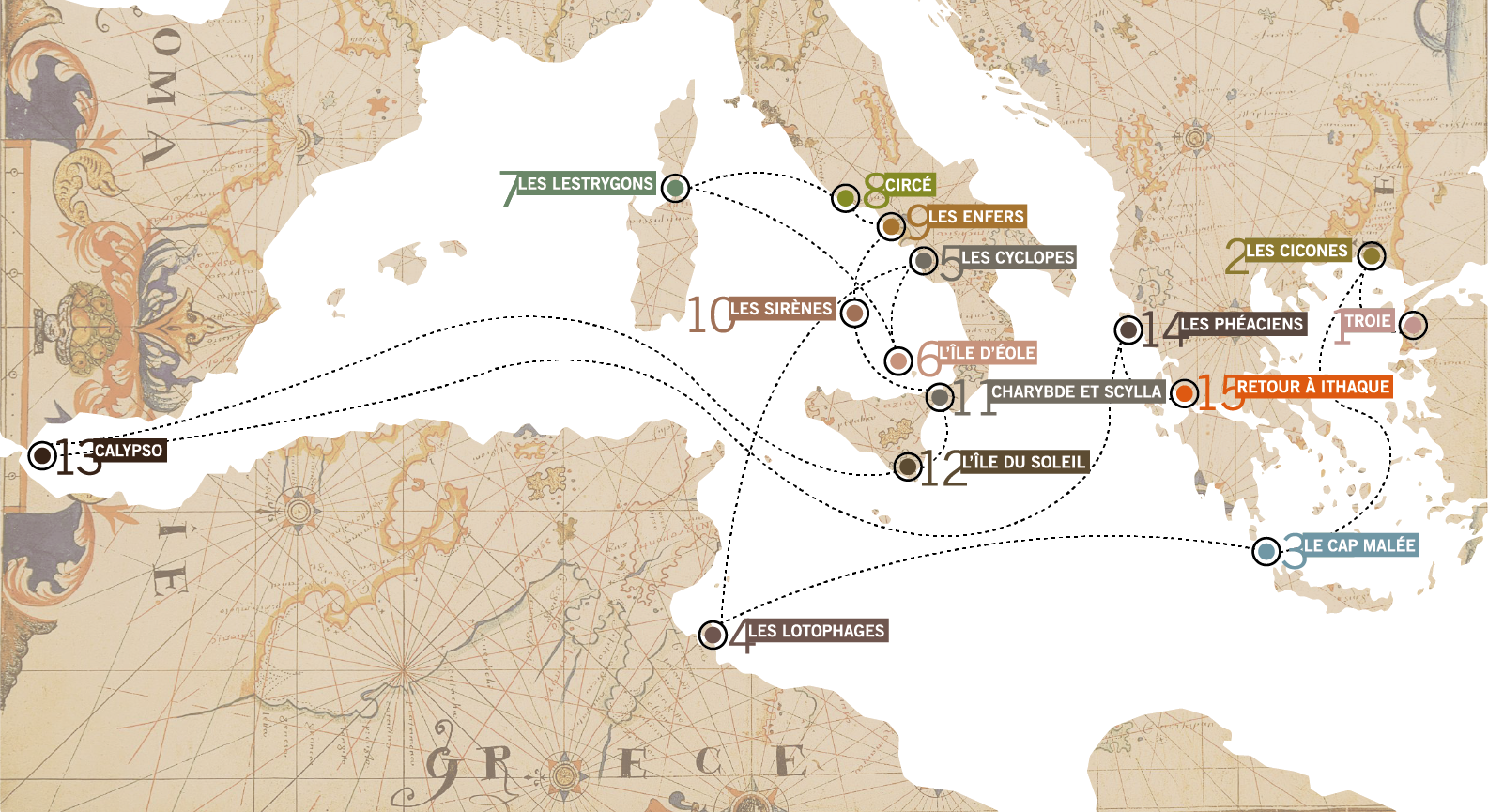Choose the Les Lestrygons marker
The image size is (1488, 812).
pyautogui.click(x=674, y=188)
